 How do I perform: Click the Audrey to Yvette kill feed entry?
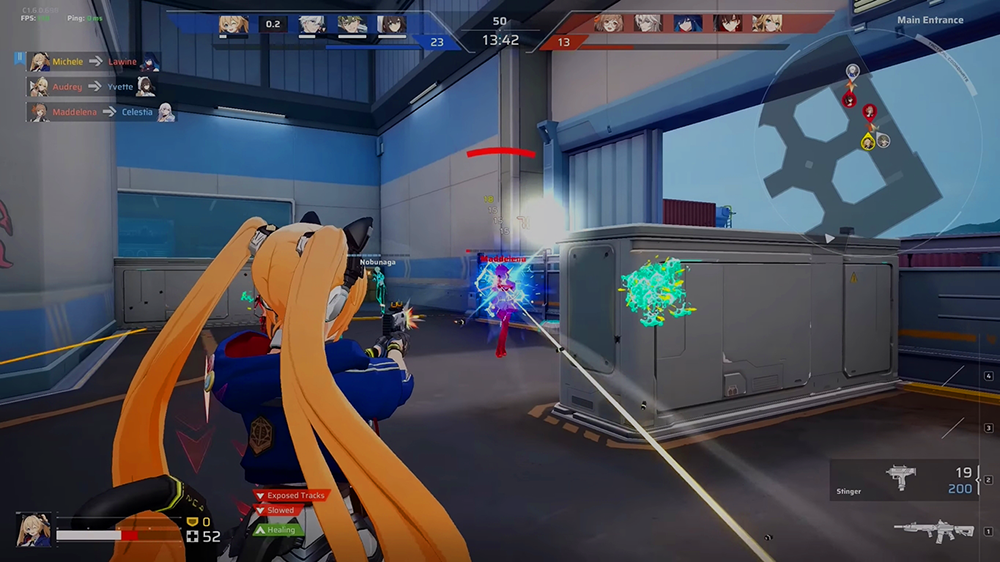click(92, 87)
